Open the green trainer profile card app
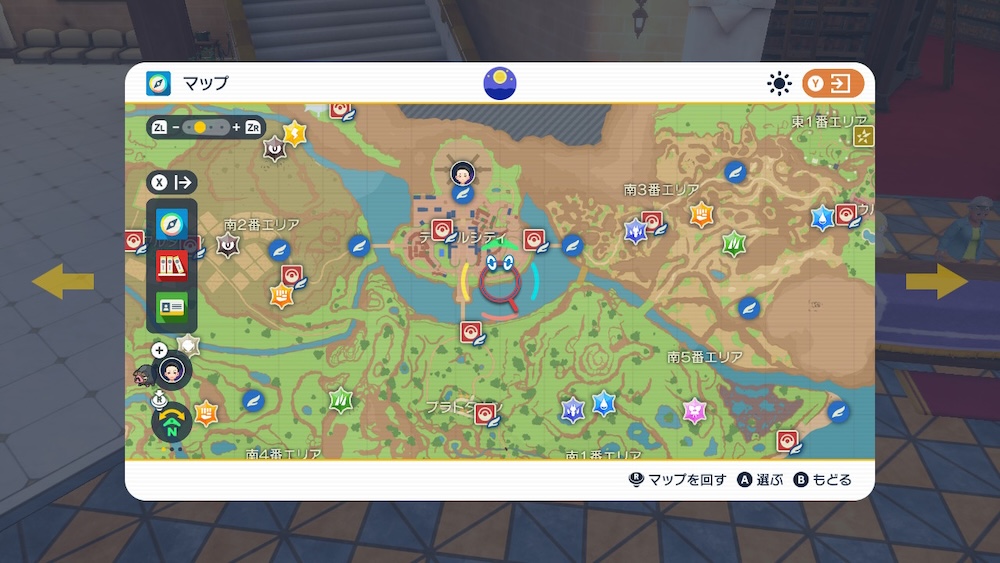This screenshot has height=563, width=1000. click(172, 308)
